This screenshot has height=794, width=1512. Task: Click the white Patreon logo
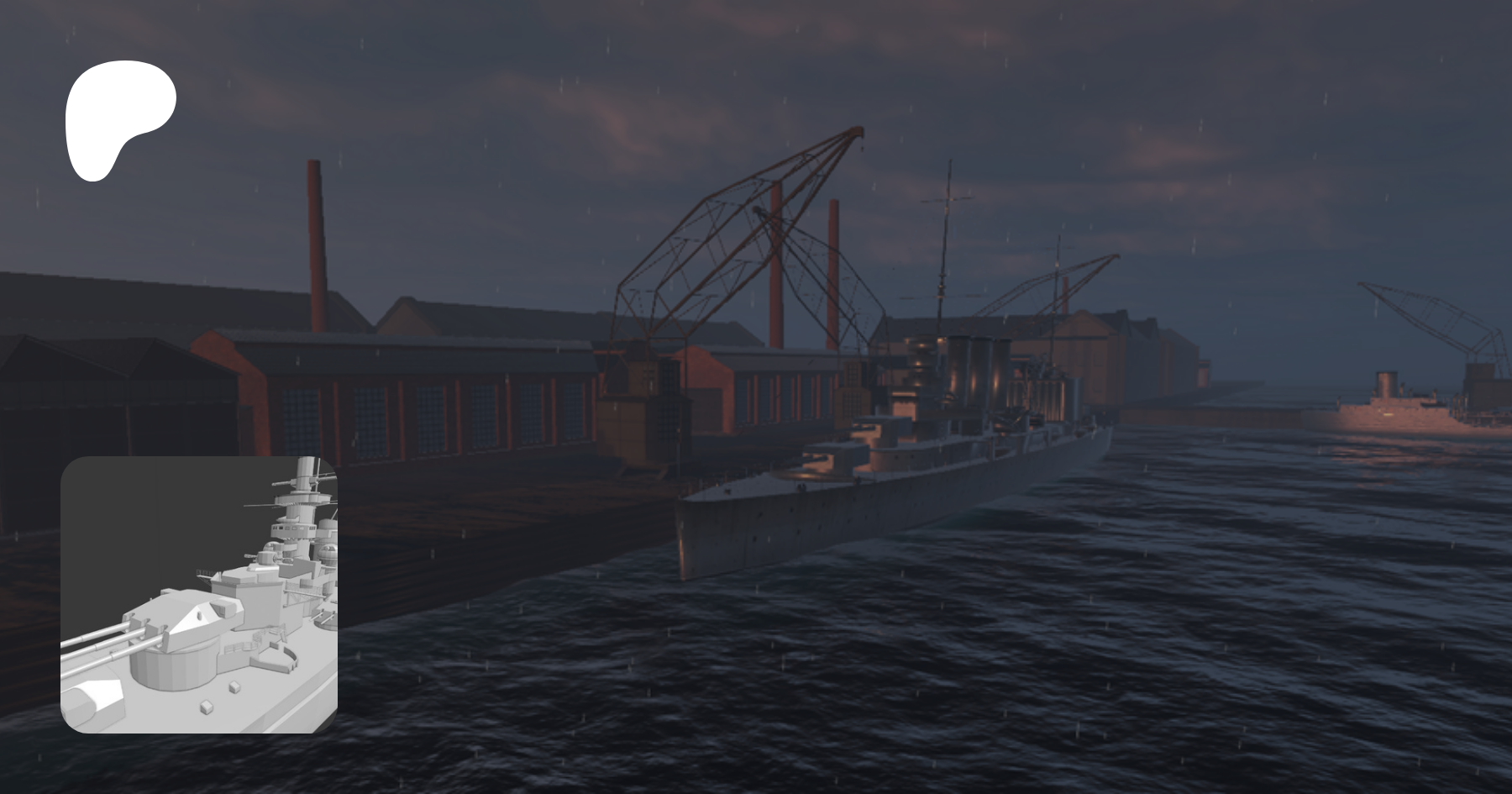(118, 118)
